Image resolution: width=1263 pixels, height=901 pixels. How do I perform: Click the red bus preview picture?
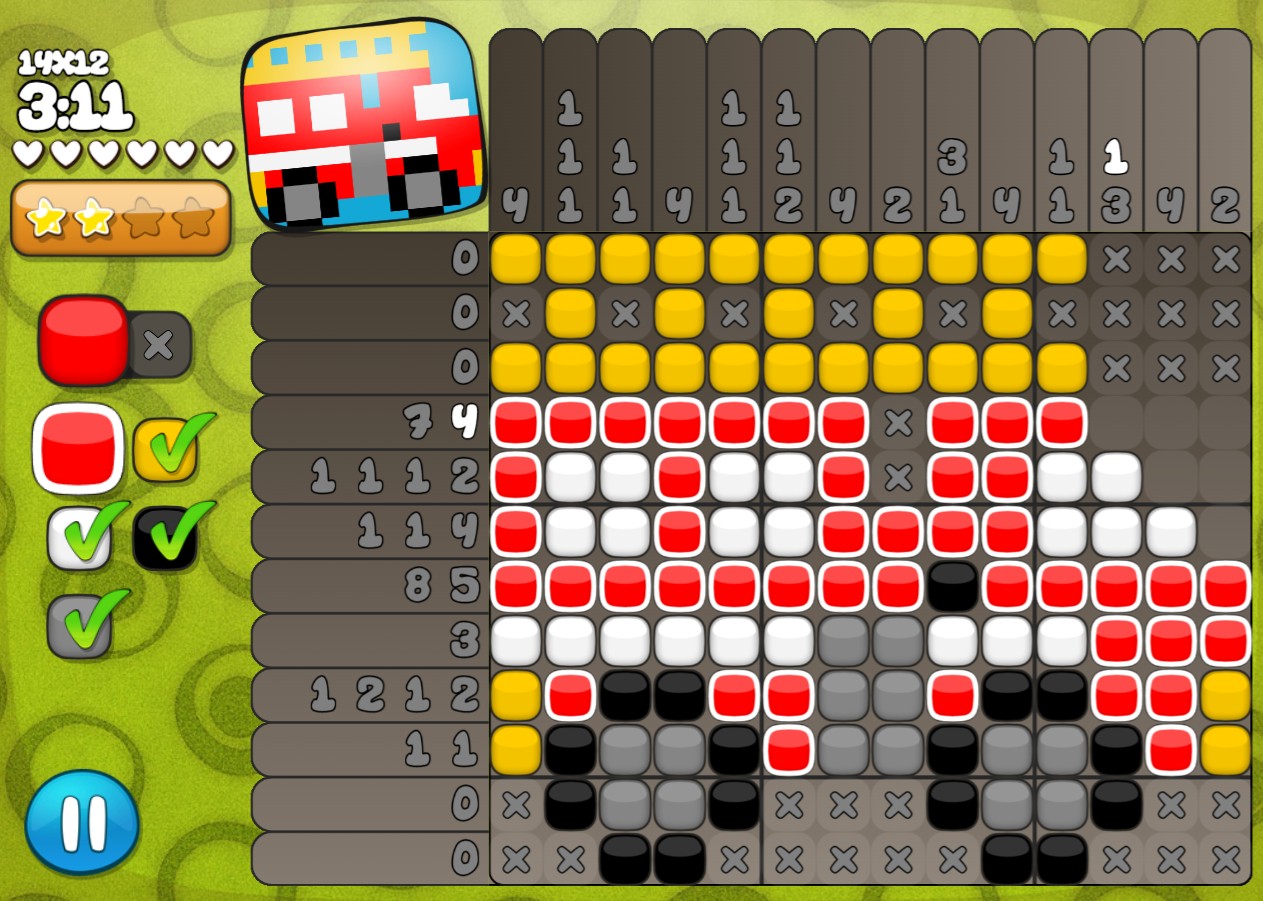click(361, 124)
